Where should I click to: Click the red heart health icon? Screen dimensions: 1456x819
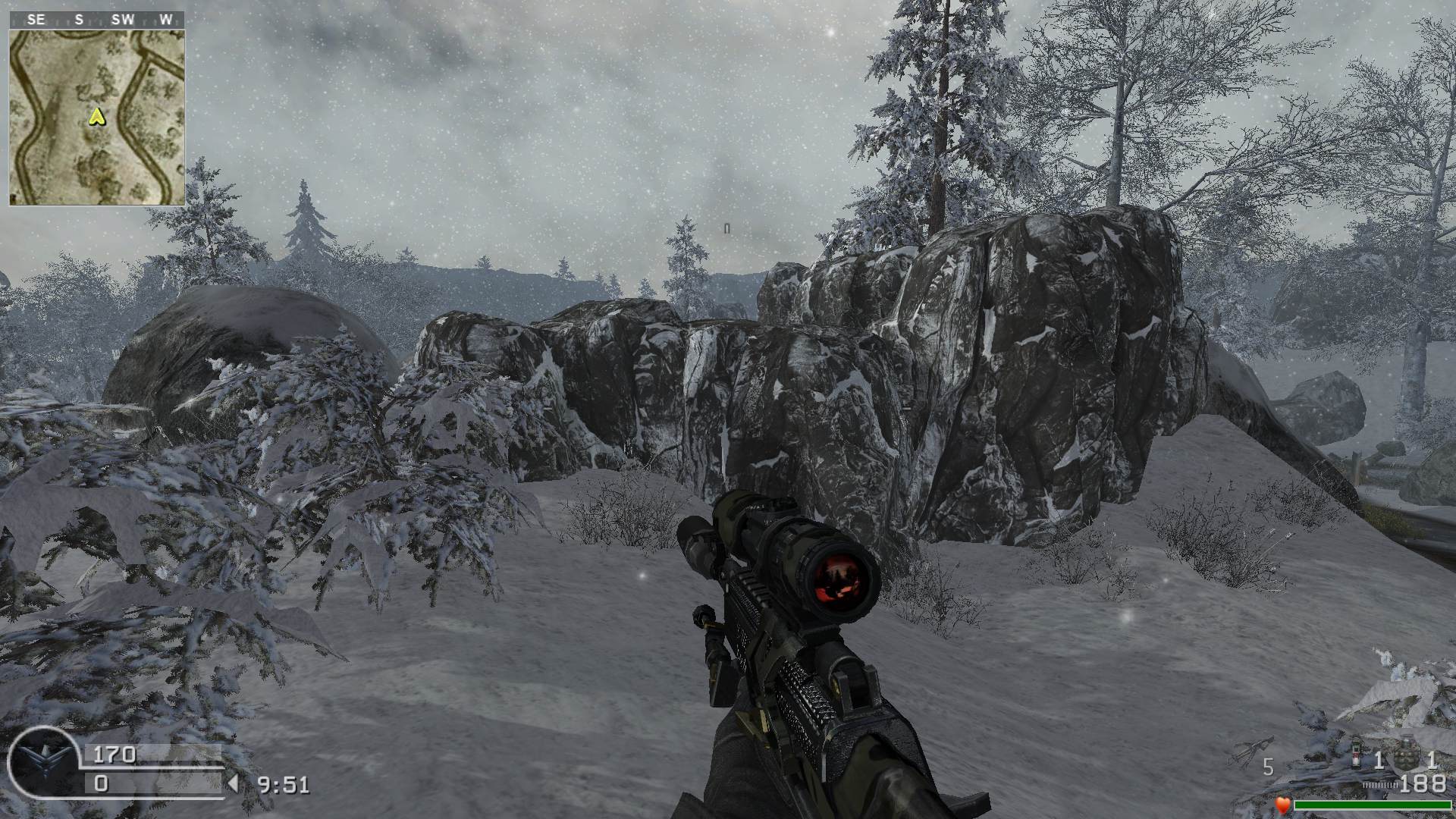[x=1282, y=805]
